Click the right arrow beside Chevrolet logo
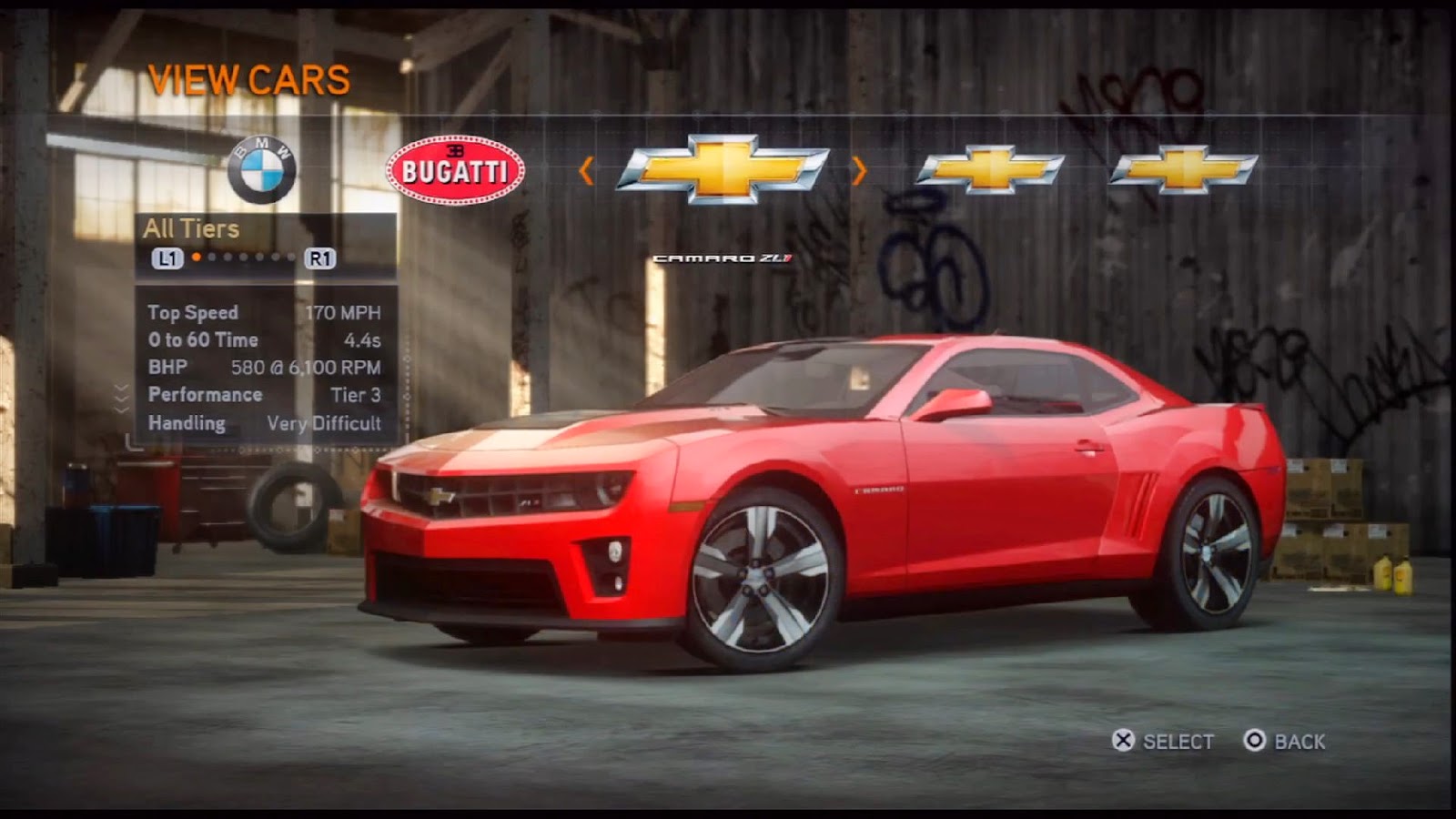1456x819 pixels. [x=858, y=169]
